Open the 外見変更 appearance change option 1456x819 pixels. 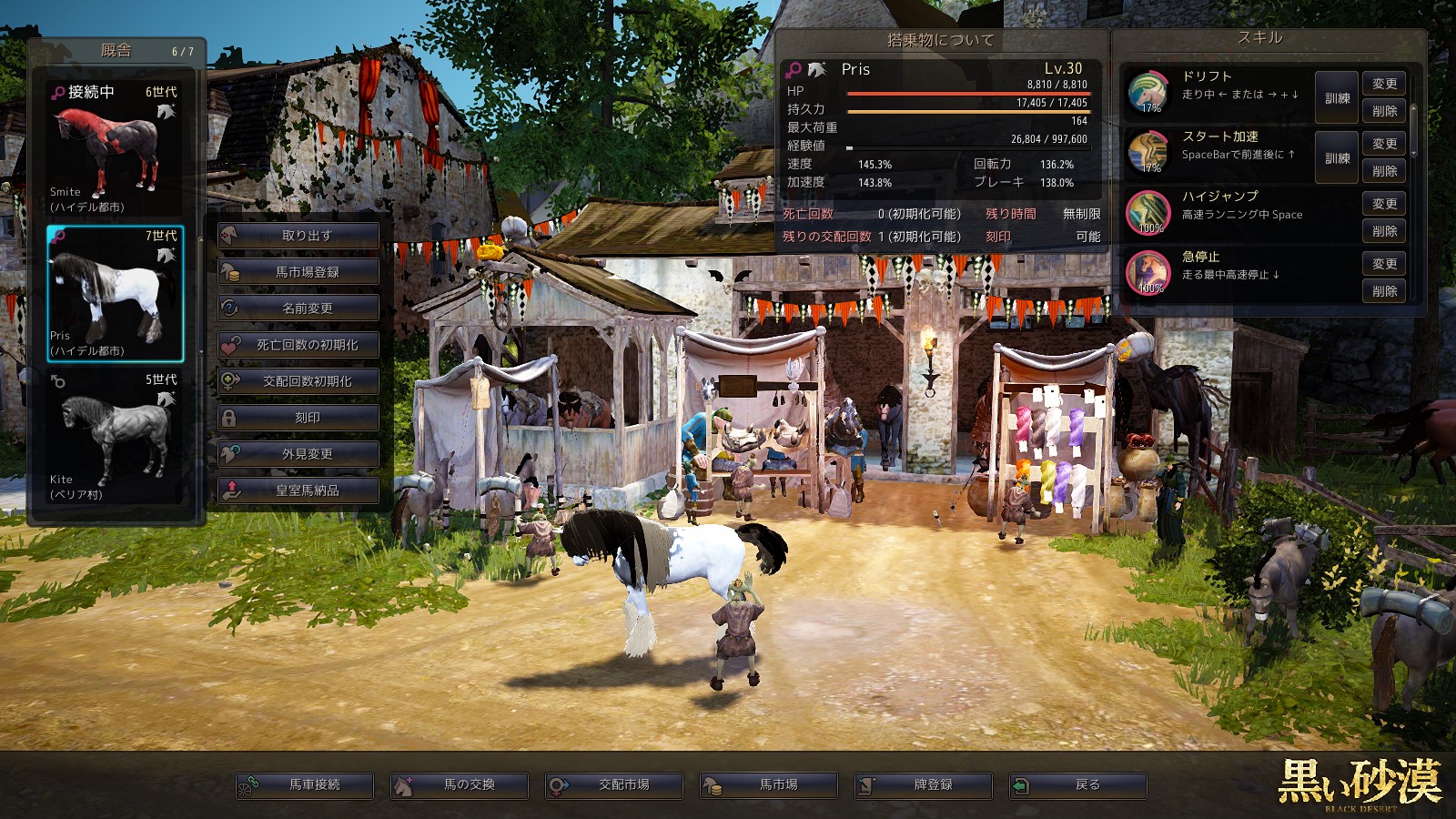click(x=298, y=454)
